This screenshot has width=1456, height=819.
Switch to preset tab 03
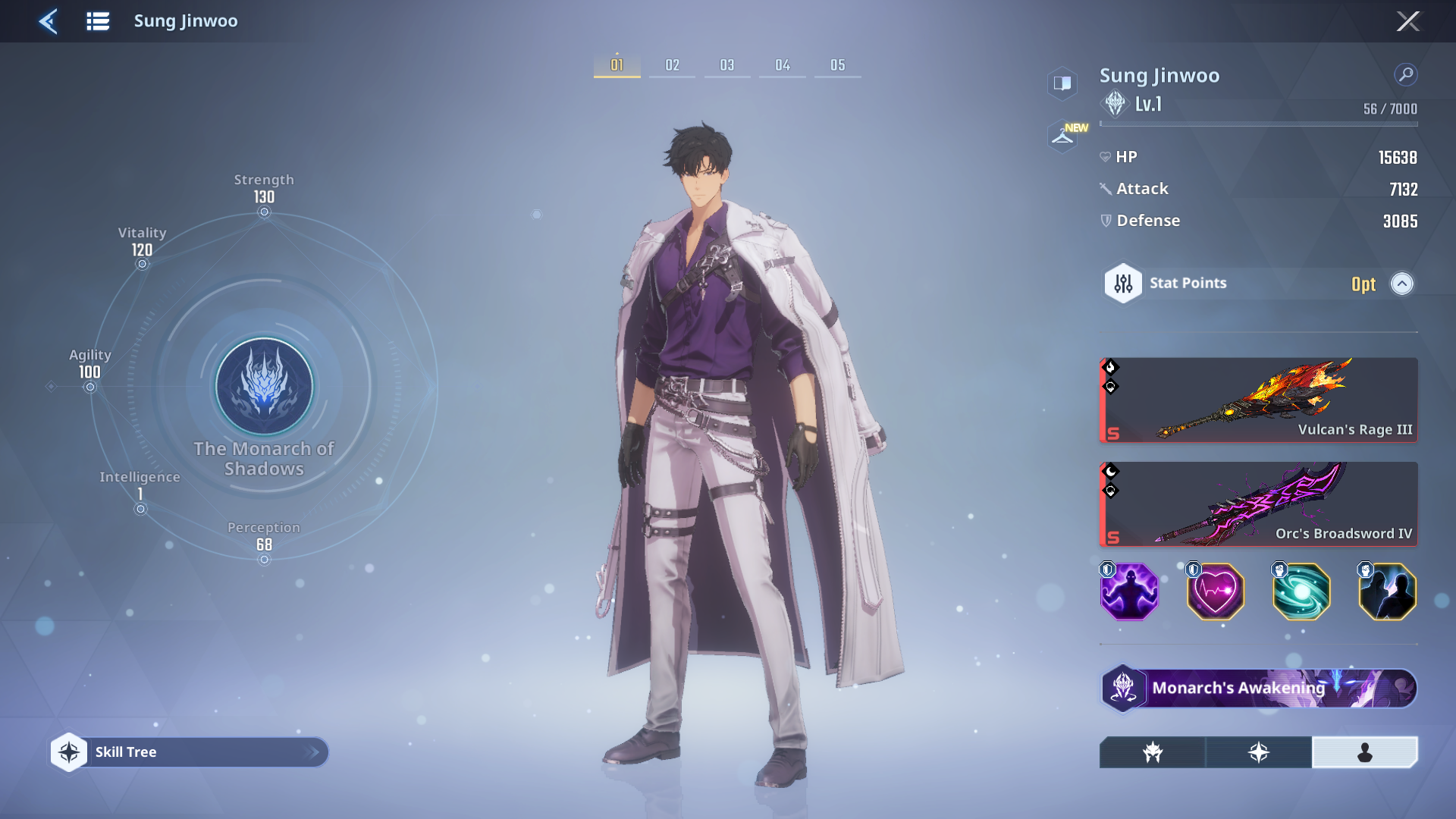click(727, 65)
